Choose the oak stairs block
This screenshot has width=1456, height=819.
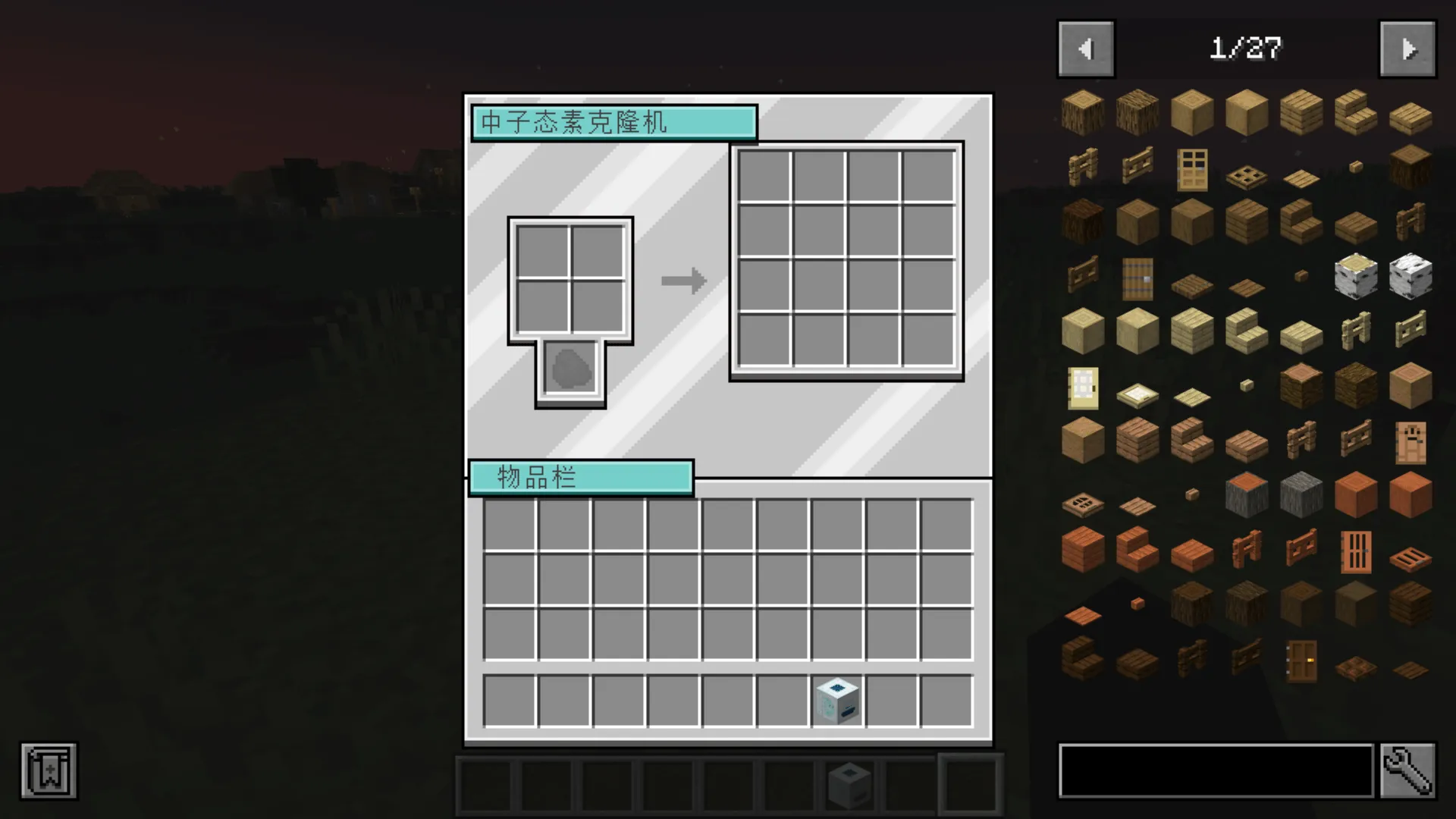tap(1356, 112)
